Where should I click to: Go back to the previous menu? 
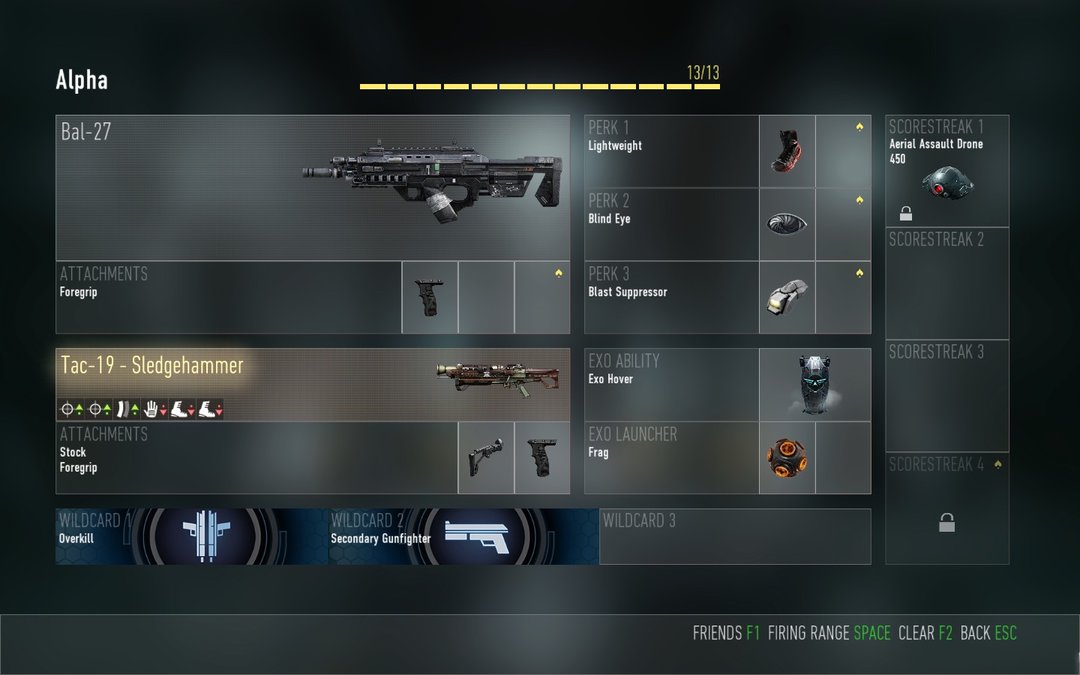point(988,633)
